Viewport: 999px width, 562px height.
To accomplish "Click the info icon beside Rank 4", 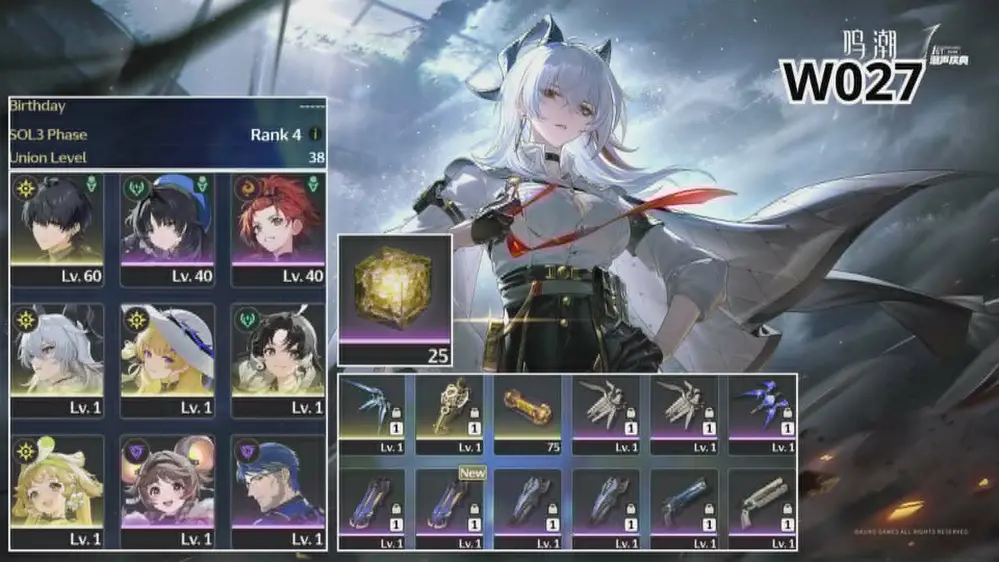I will point(315,134).
